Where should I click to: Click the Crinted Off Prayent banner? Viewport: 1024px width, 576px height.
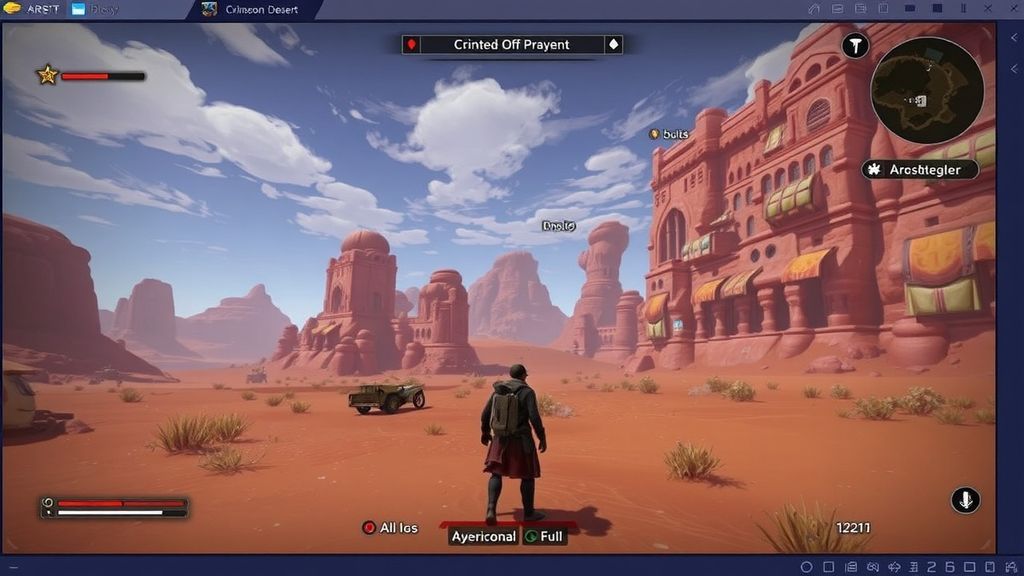(511, 45)
